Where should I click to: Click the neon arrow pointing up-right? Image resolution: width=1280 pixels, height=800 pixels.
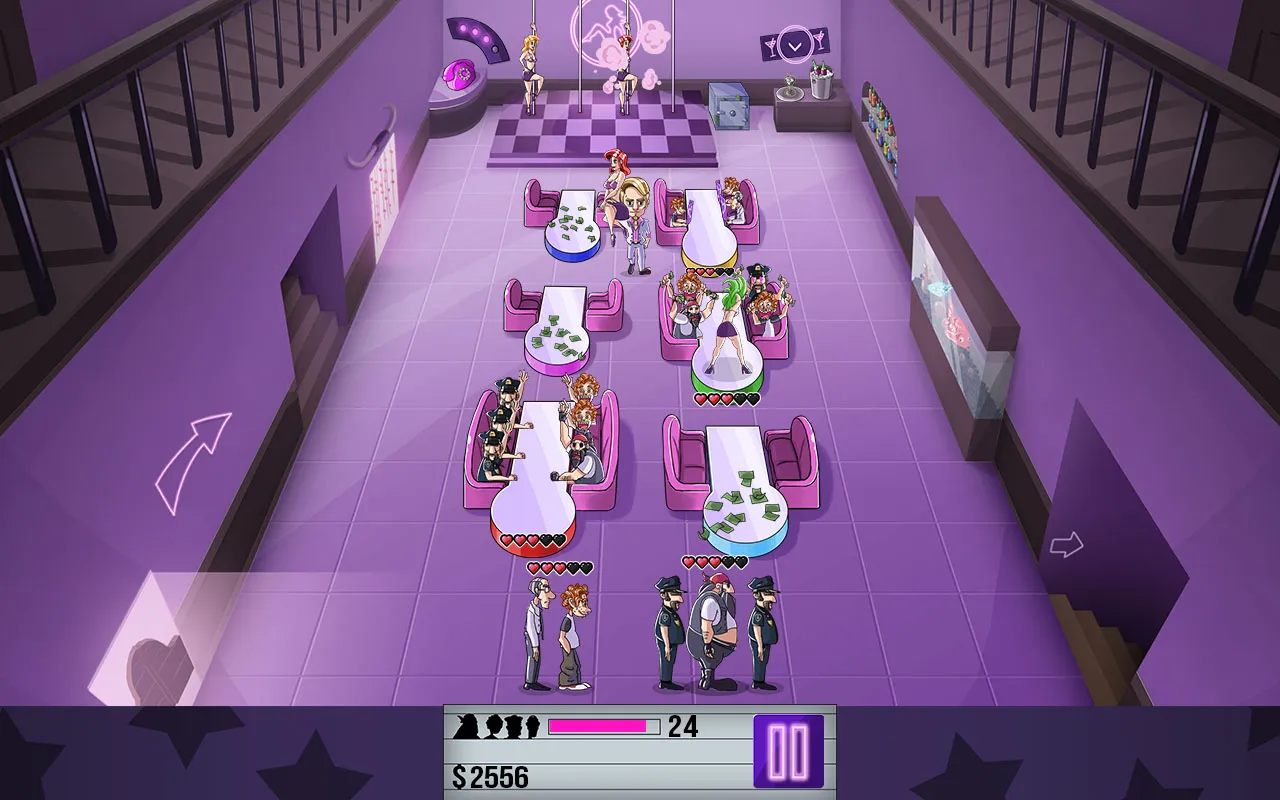[194, 462]
